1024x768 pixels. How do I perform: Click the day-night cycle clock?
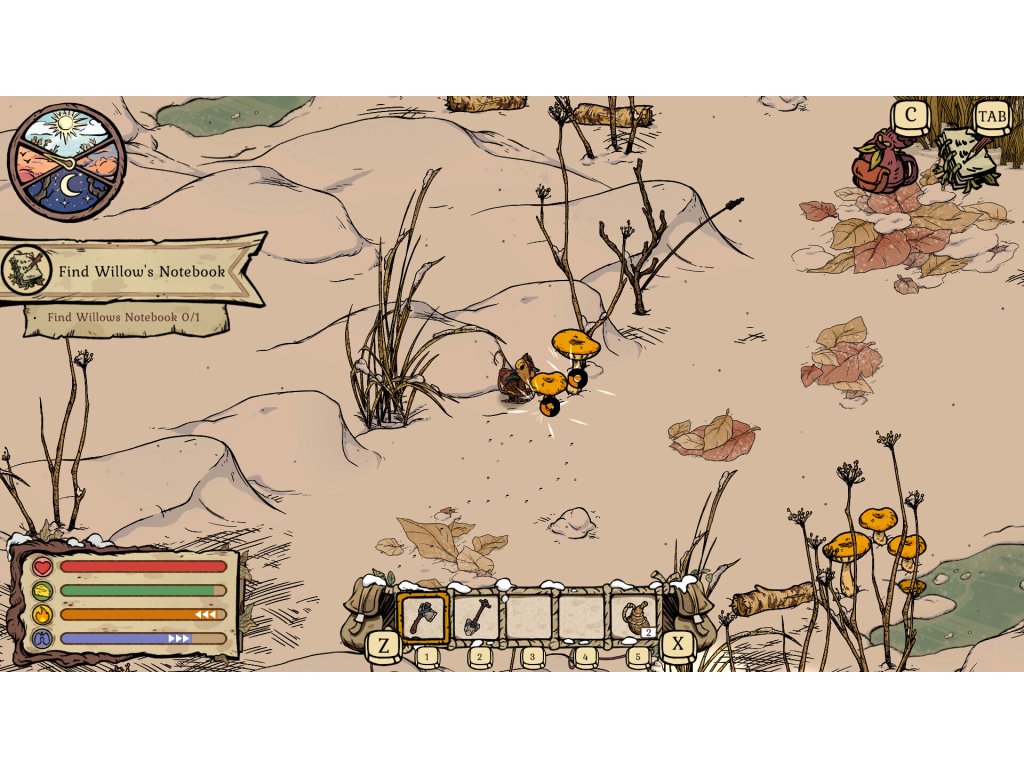[x=66, y=161]
